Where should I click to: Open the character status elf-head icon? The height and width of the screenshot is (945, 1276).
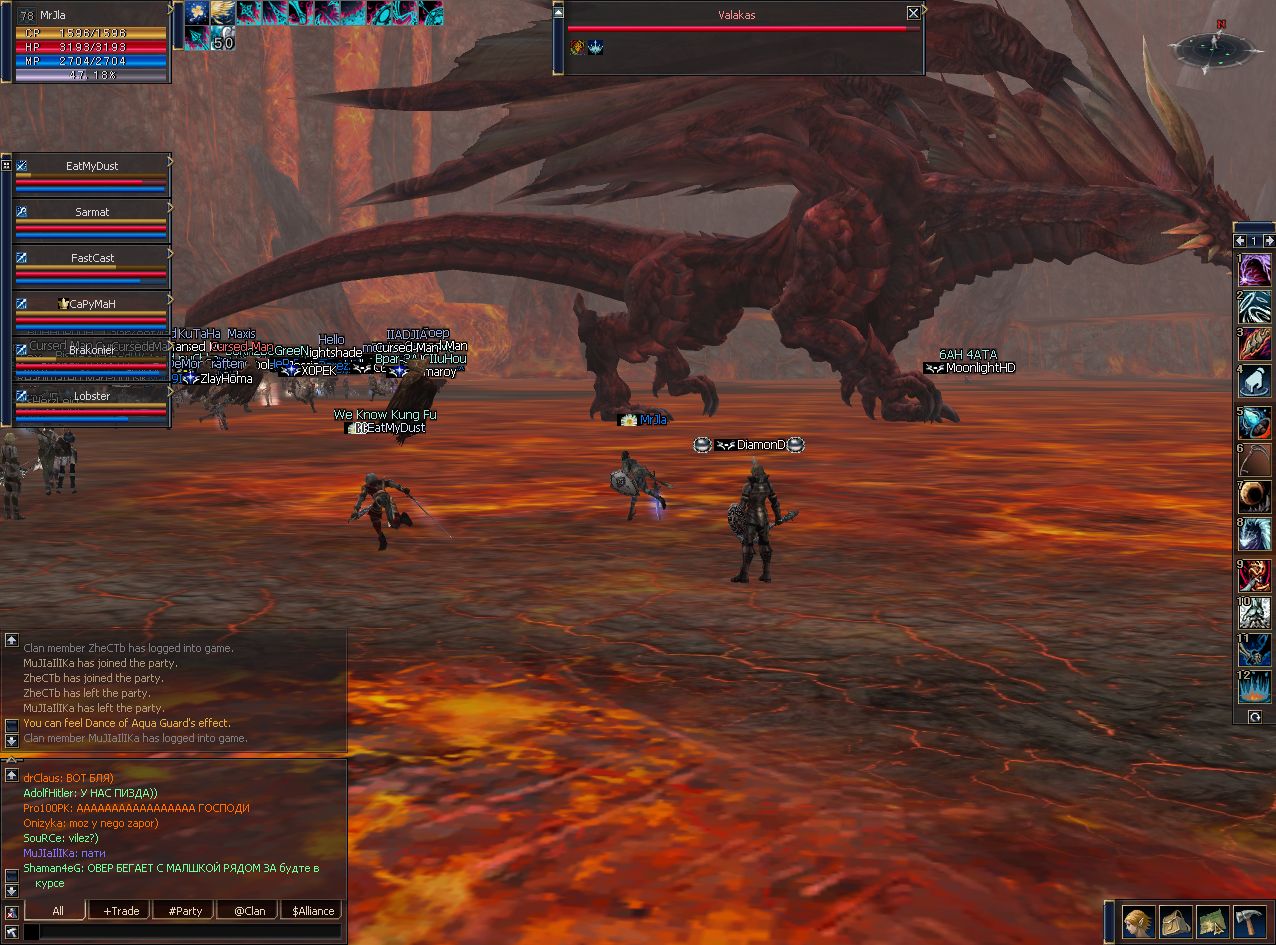pyautogui.click(x=1138, y=921)
